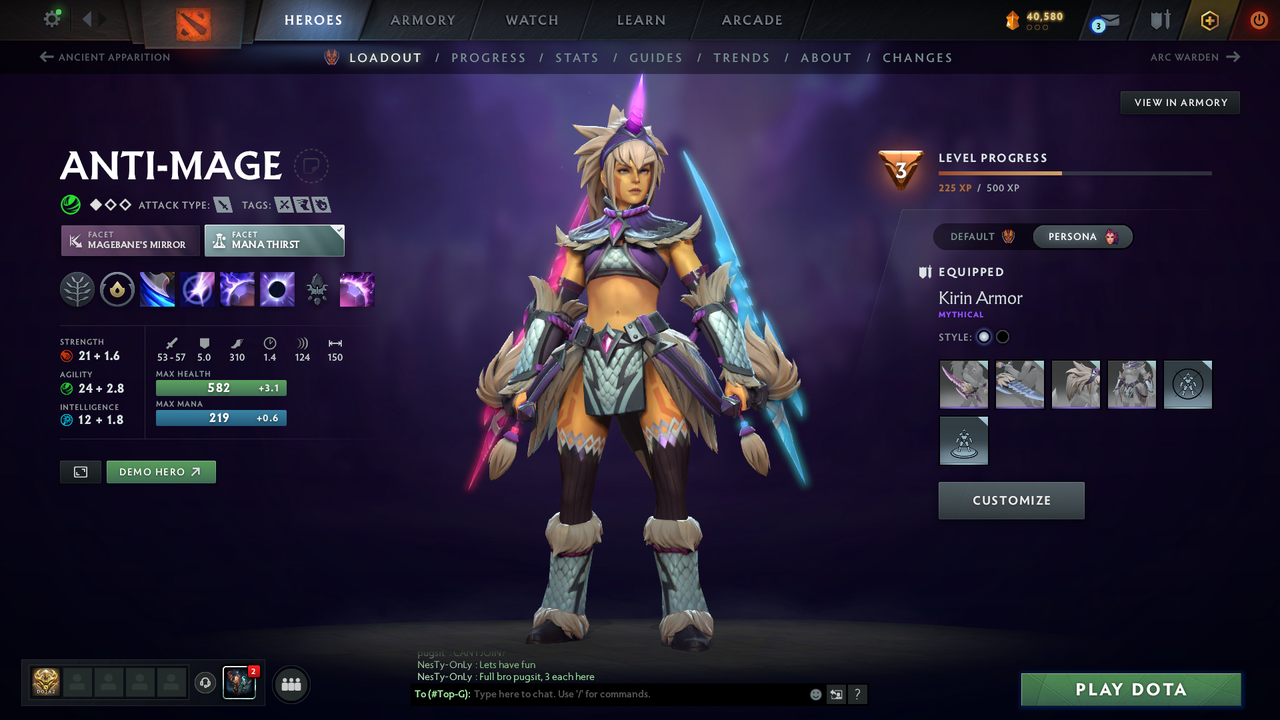Screen dimensions: 1280x720
Task: Select the Mana Break ability icon
Action: click(157, 289)
